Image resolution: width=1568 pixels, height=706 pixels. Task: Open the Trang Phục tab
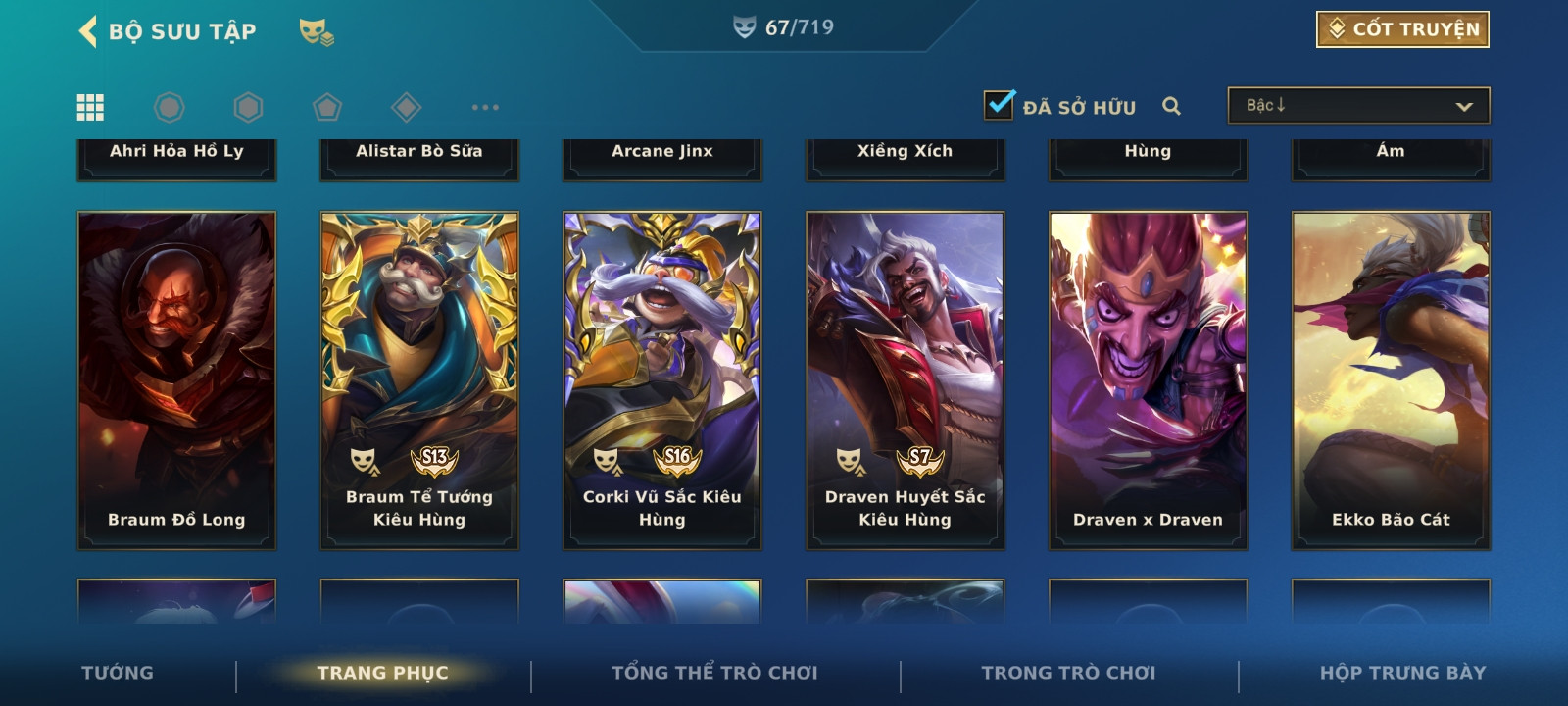(382, 673)
